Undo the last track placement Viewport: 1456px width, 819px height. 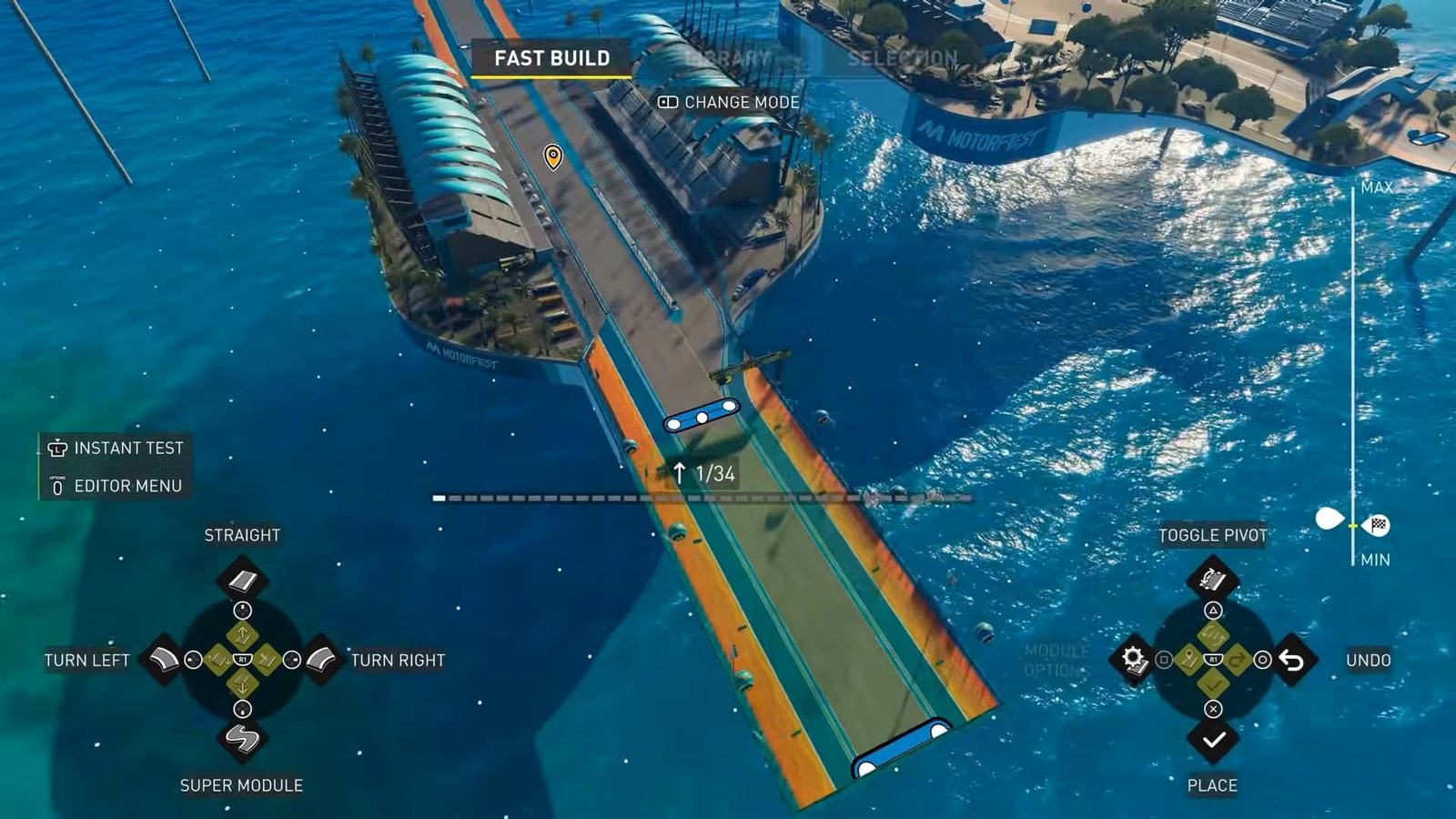pyautogui.click(x=1291, y=659)
